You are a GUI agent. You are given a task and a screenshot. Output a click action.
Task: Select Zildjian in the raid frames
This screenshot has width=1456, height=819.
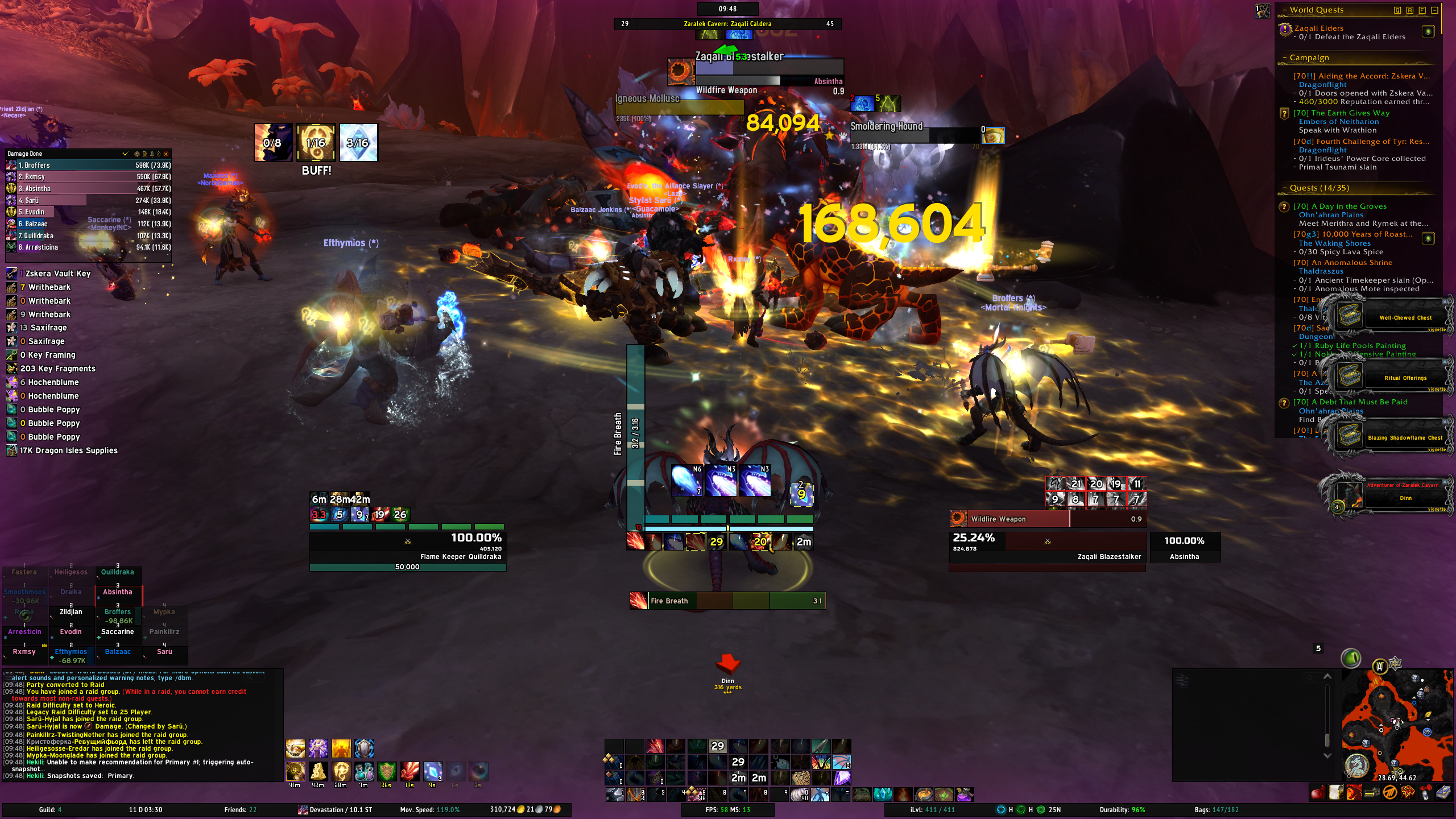click(71, 613)
